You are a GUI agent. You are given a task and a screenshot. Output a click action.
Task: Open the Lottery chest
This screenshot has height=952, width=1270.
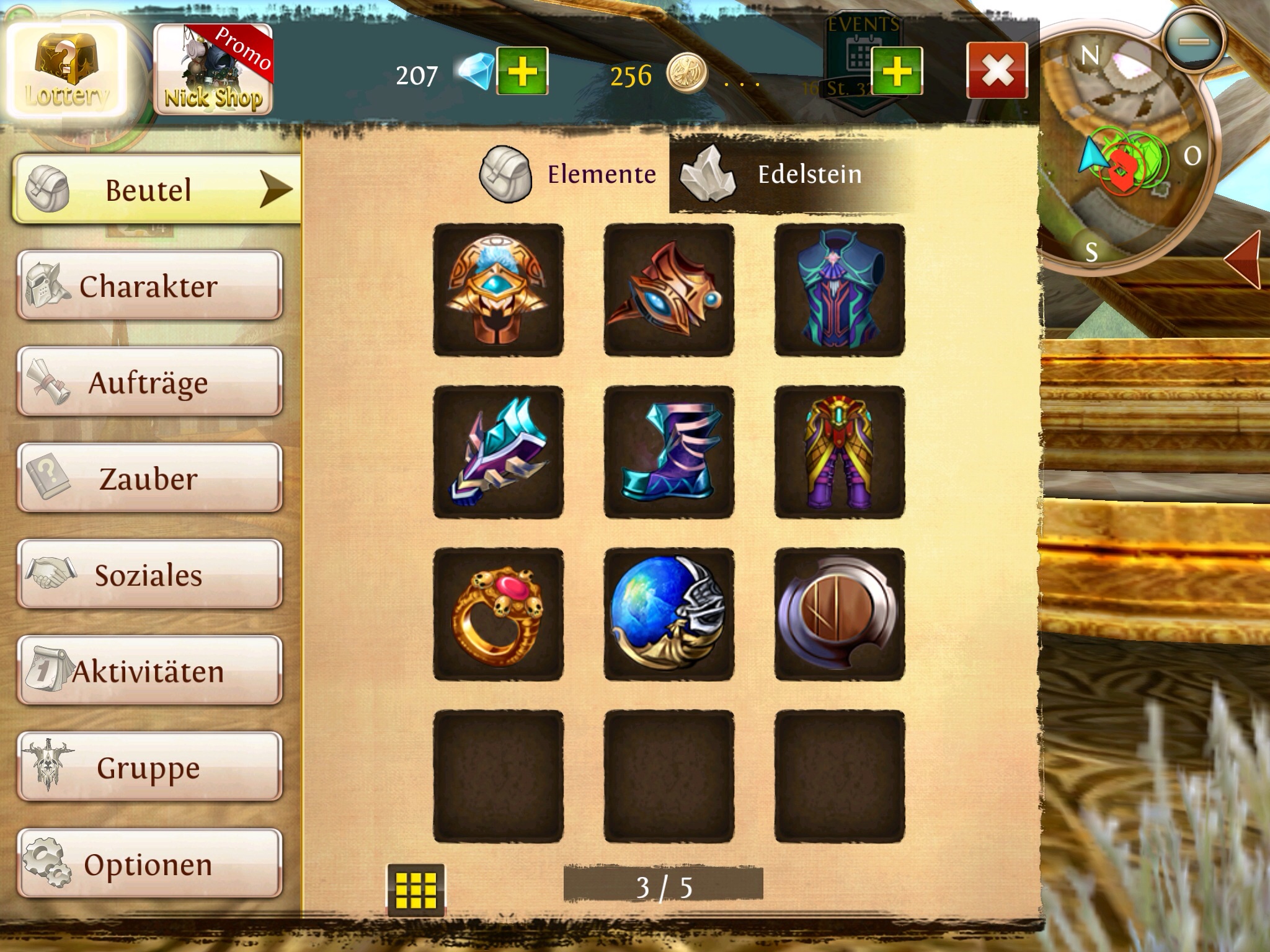tap(66, 72)
